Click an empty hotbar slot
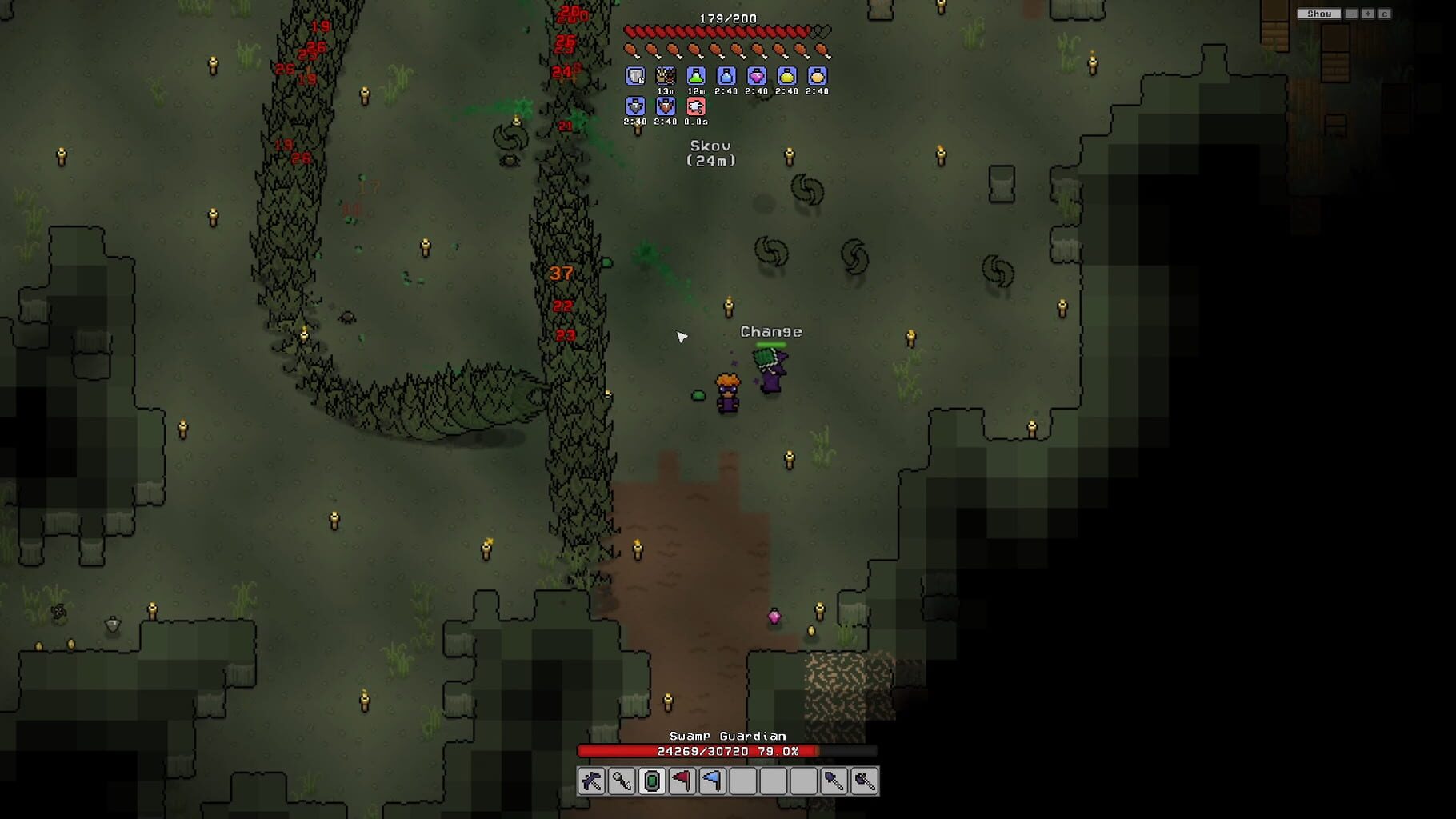Screen dimensions: 1456x819 pyautogui.click(x=774, y=783)
